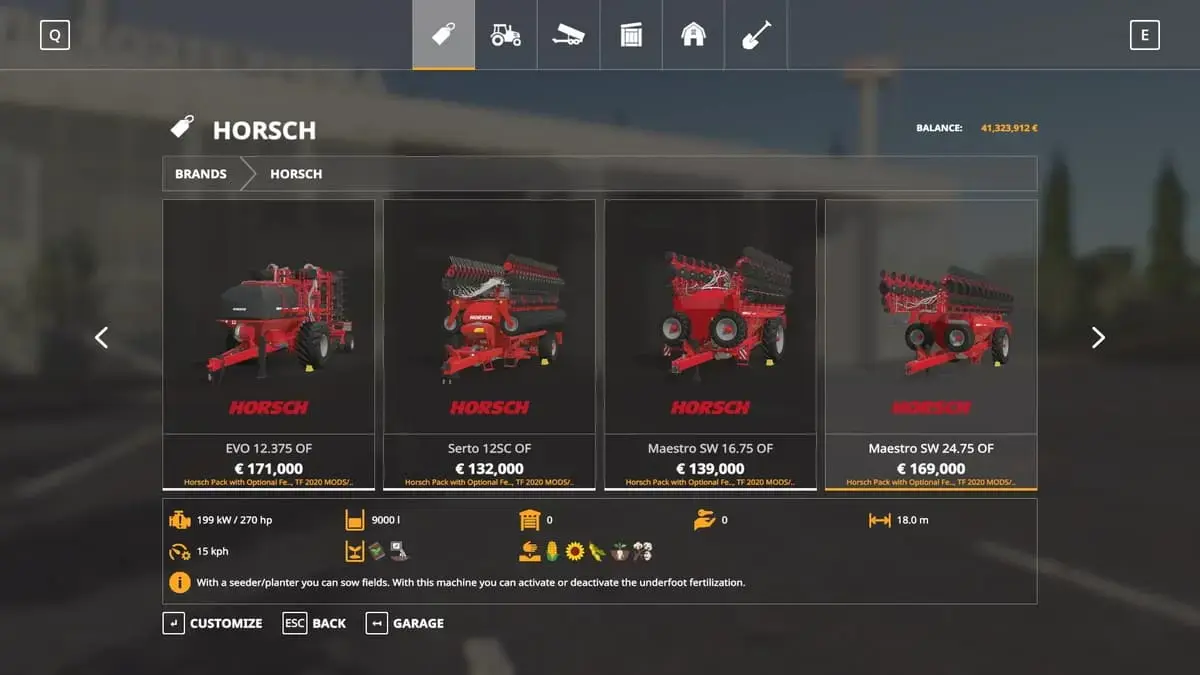
Task: Go back from the Horsch shop page
Action: 315,623
